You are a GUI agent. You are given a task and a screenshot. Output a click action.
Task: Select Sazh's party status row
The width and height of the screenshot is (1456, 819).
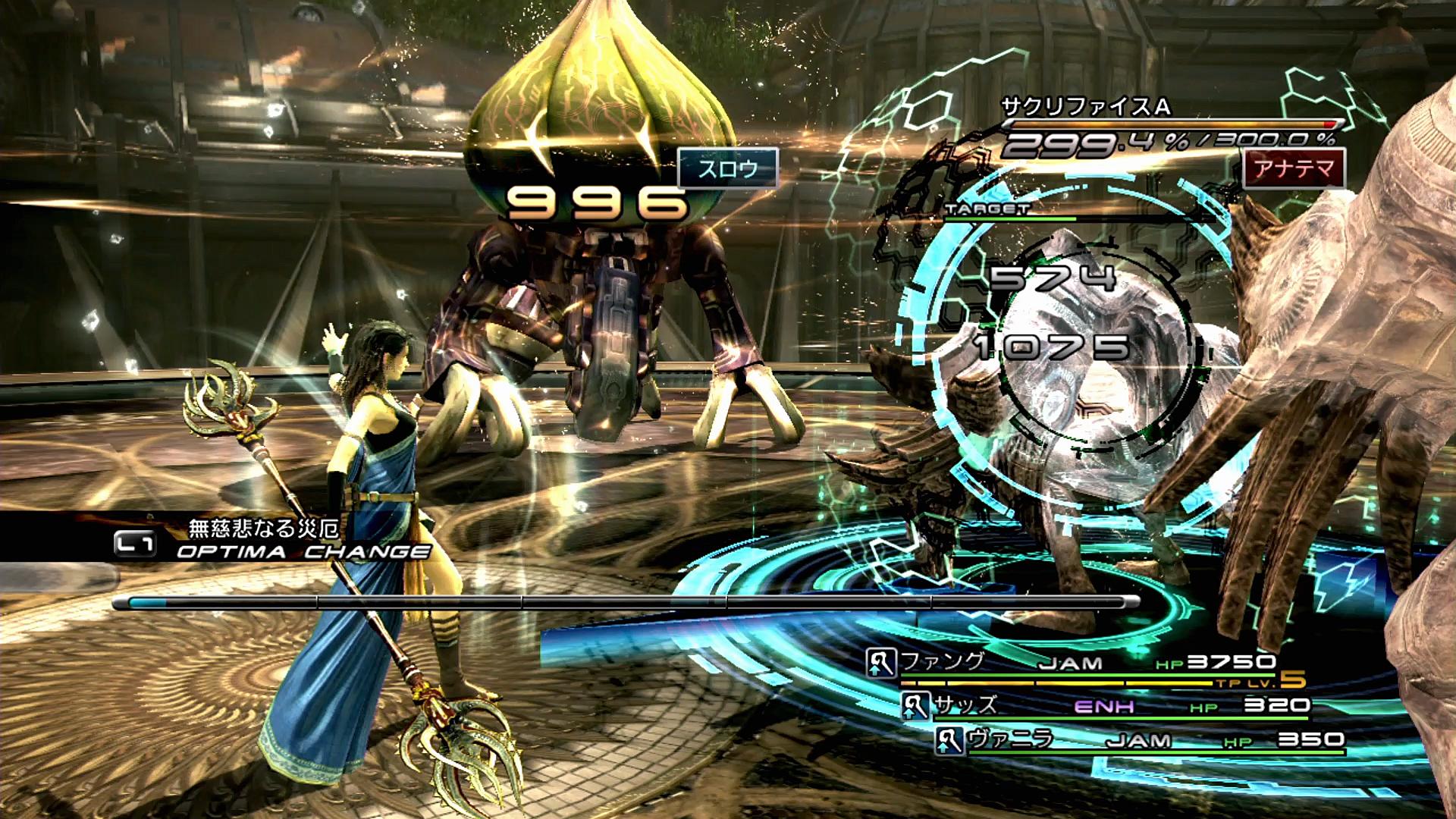point(1106,707)
